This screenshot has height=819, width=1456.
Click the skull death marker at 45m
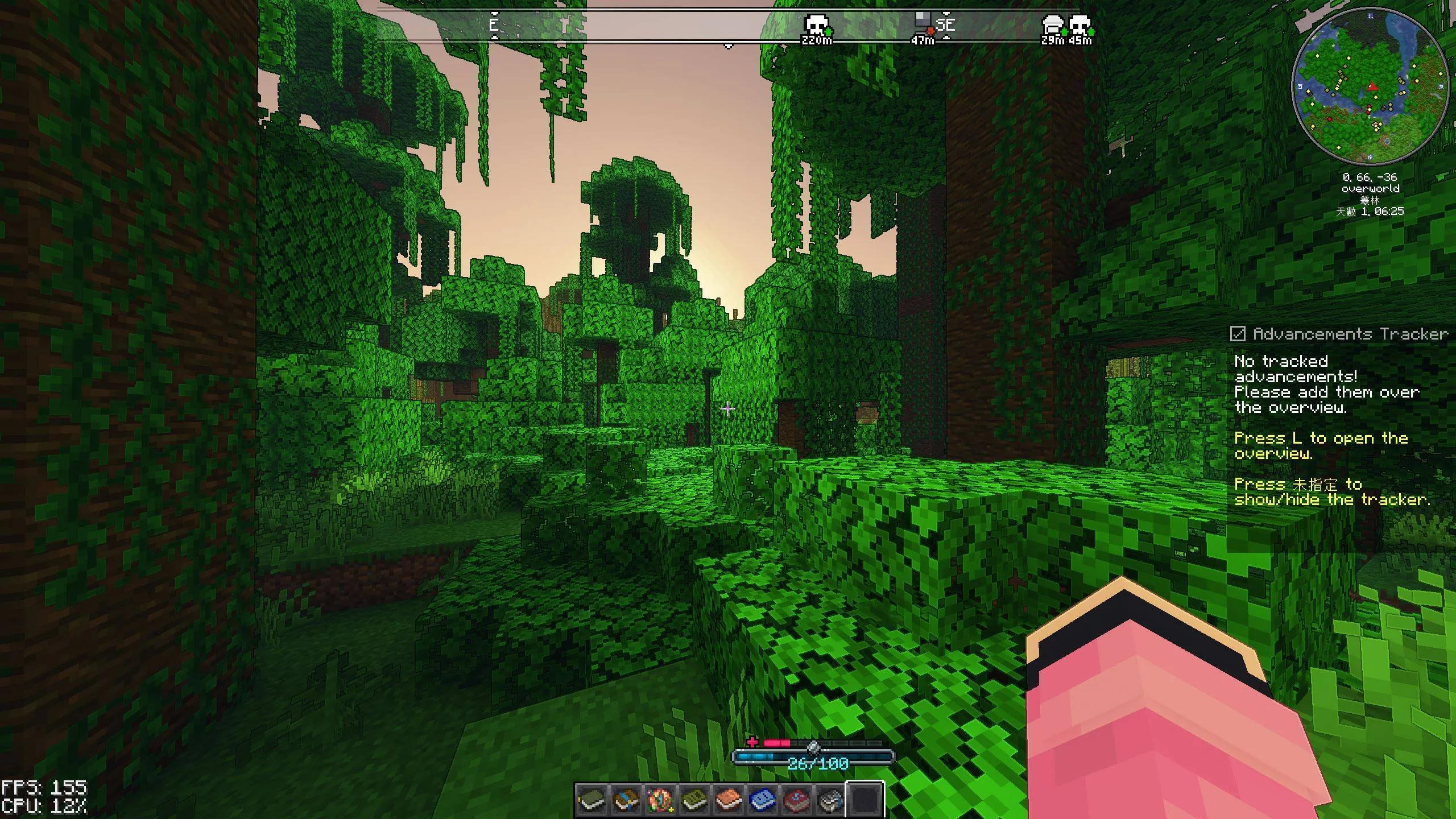tap(1079, 26)
